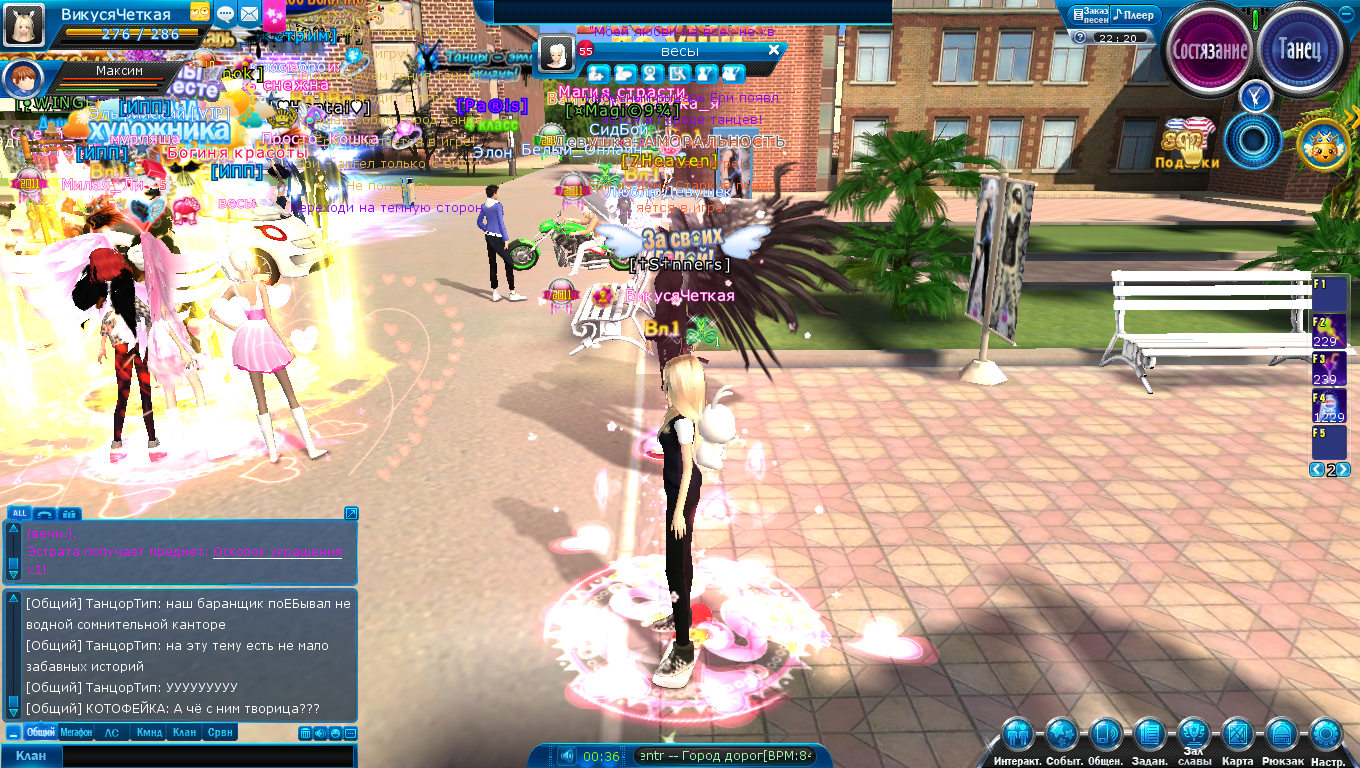
Task: Toggle the music mute speaker icon
Action: pos(566,756)
